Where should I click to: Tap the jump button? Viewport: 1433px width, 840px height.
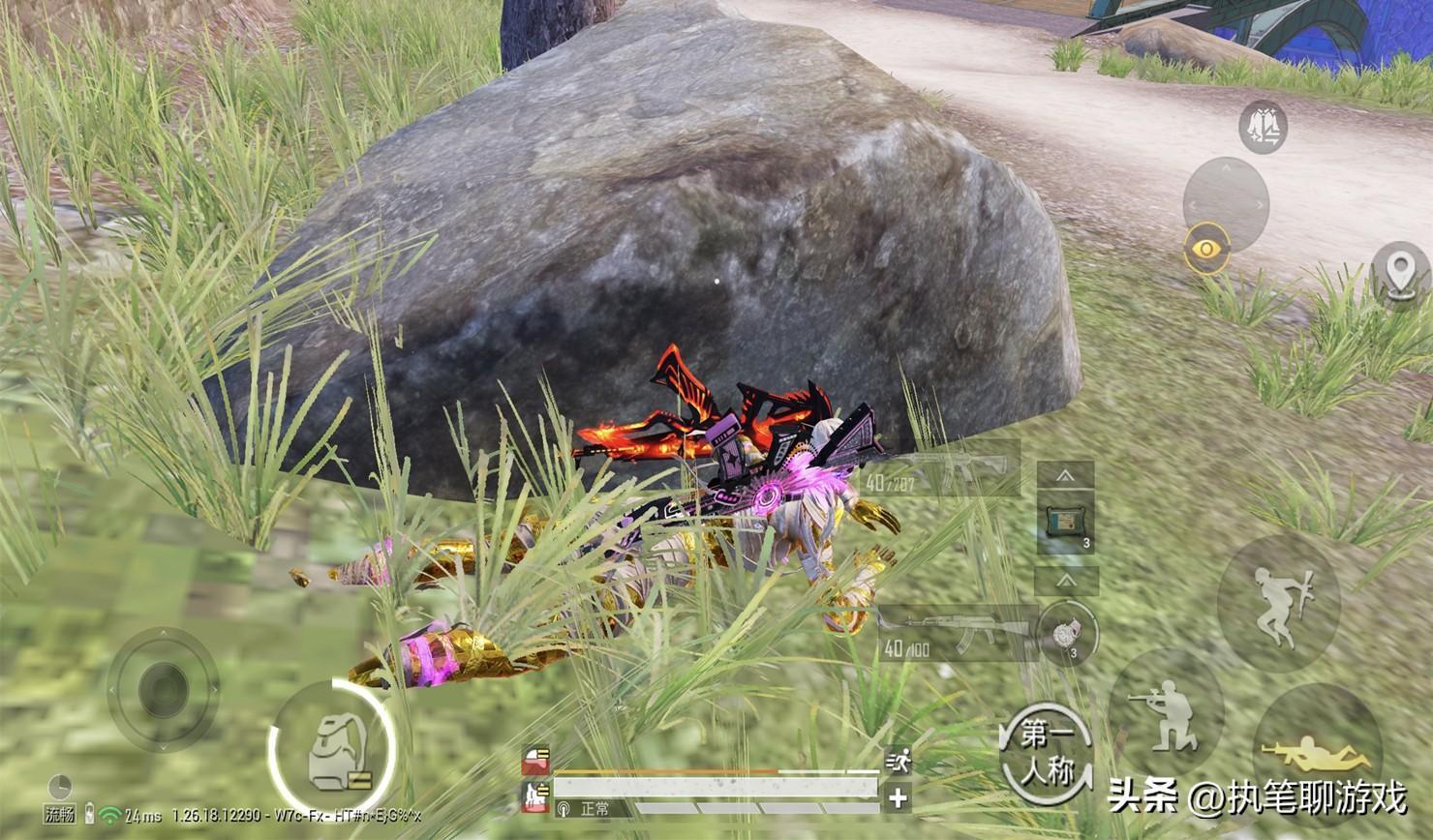click(1278, 601)
